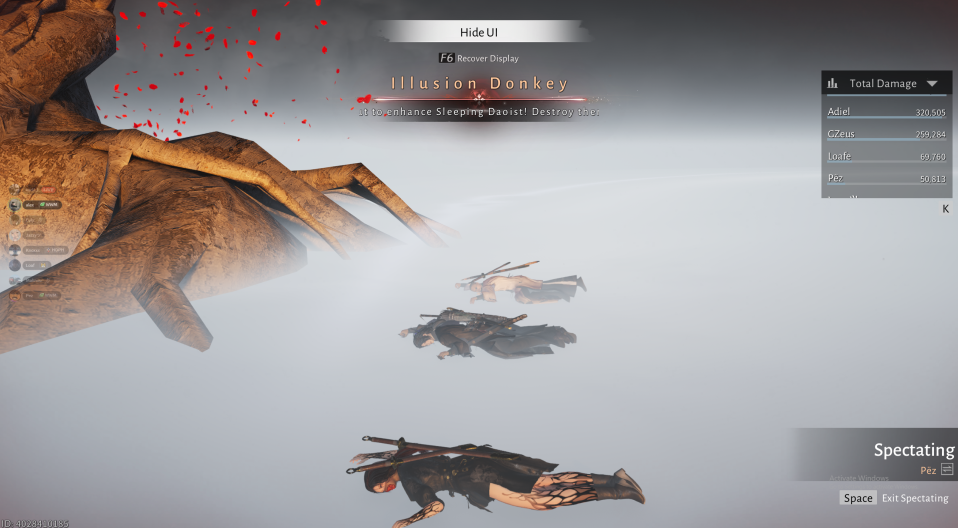The image size is (958, 528).
Task: Switch spectated player with the swap icon
Action: click(947, 469)
